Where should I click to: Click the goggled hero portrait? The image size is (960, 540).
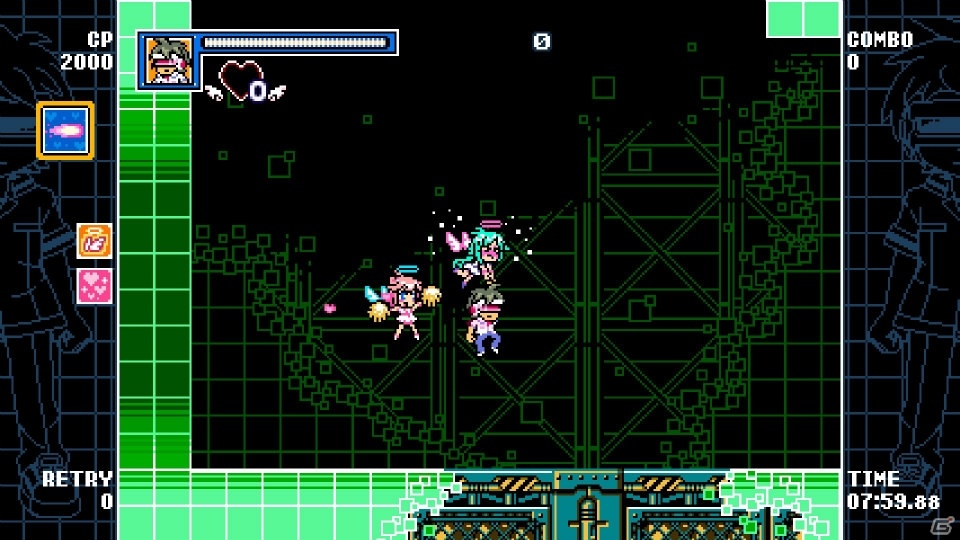click(166, 58)
